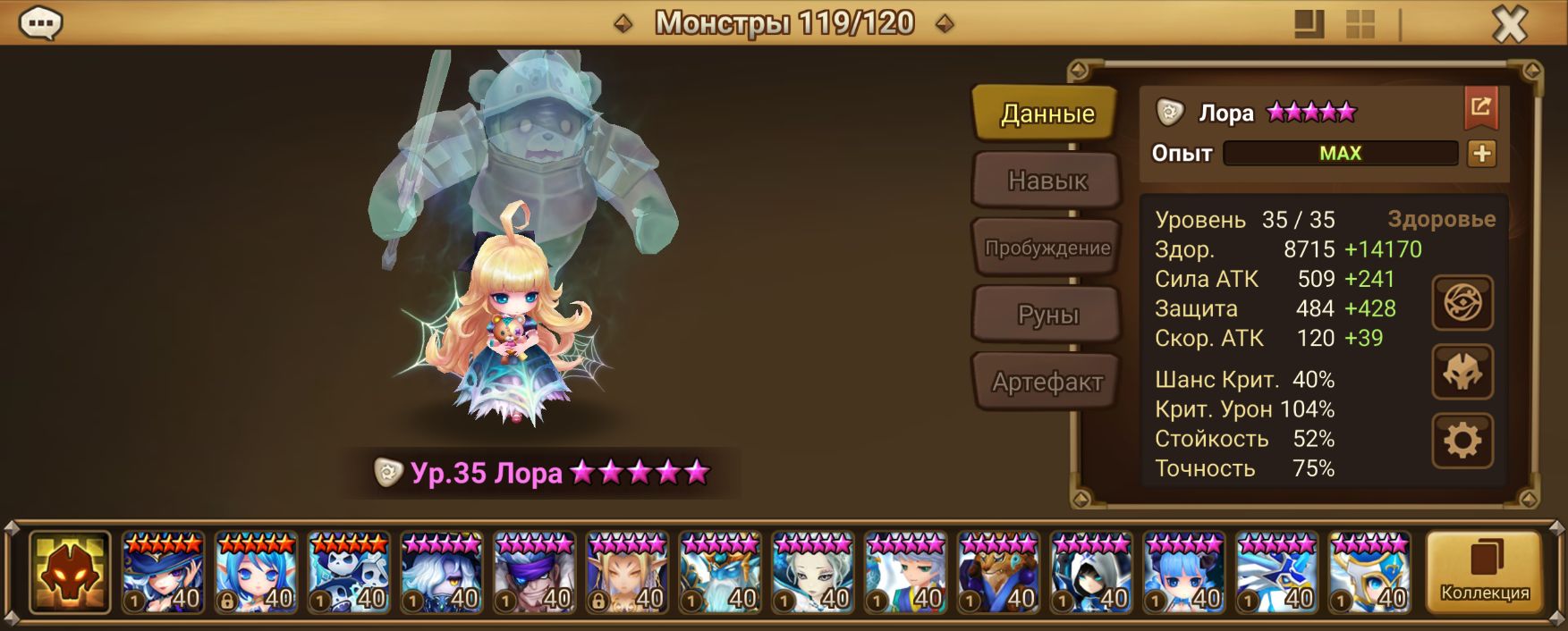
Task: Open the gear settings button
Action: pos(1462,441)
